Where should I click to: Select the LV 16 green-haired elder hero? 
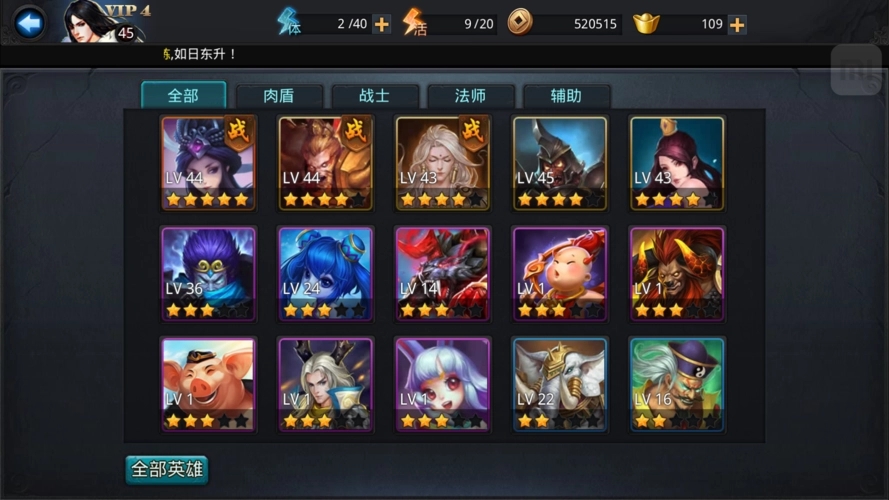[x=677, y=384]
